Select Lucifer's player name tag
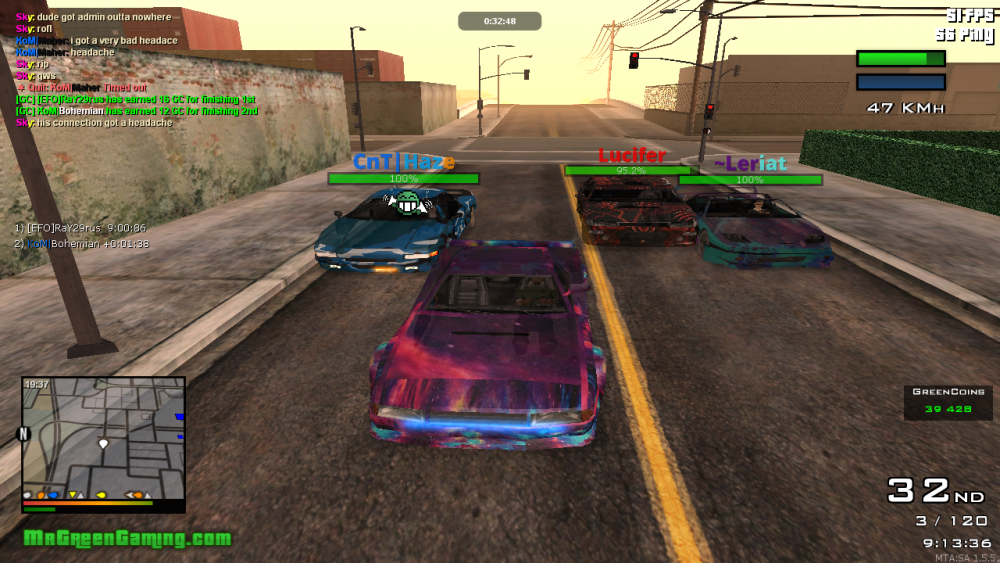 click(x=632, y=156)
